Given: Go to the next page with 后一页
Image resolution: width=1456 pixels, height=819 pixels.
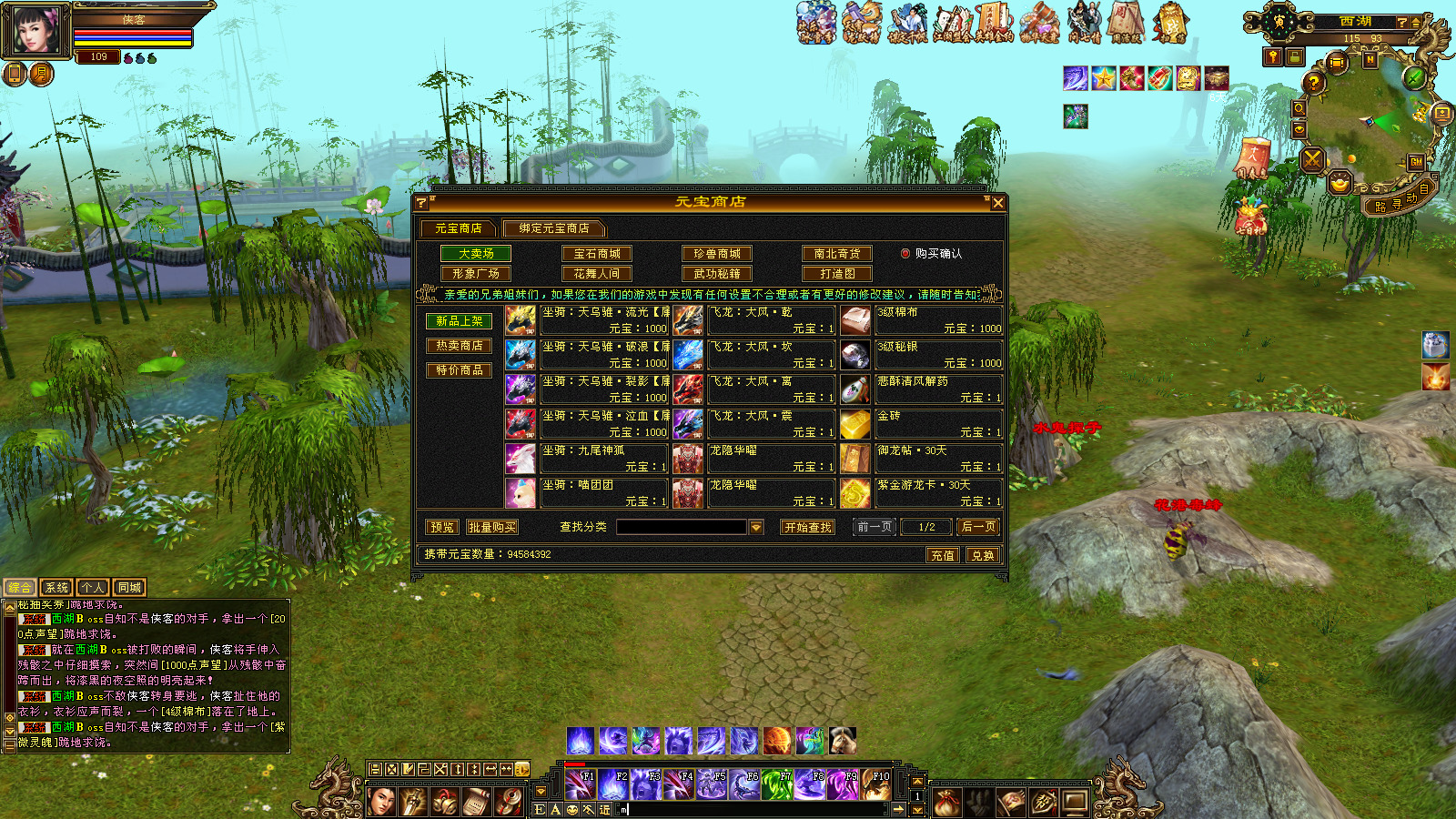Looking at the screenshot, I should click(x=978, y=527).
